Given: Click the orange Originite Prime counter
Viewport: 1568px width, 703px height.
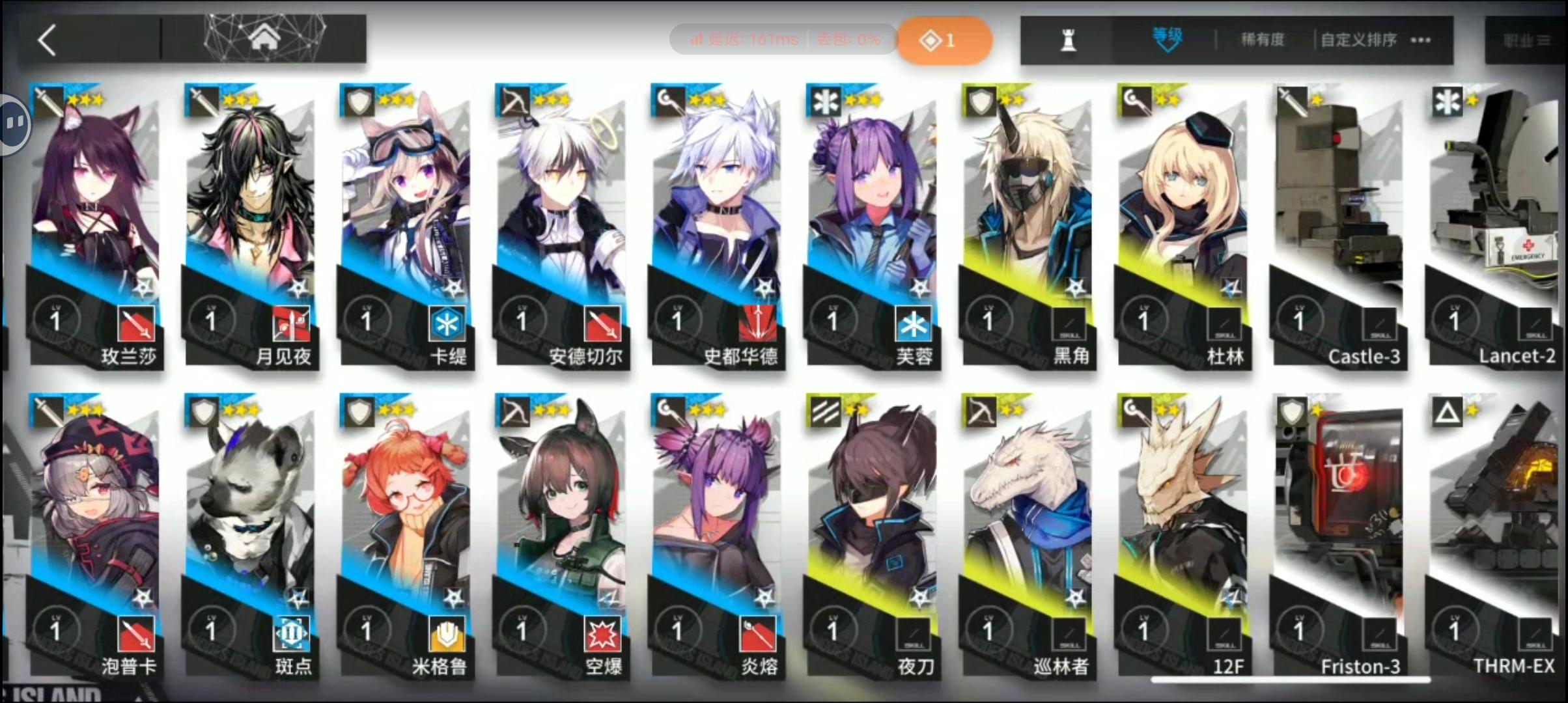Looking at the screenshot, I should point(944,39).
